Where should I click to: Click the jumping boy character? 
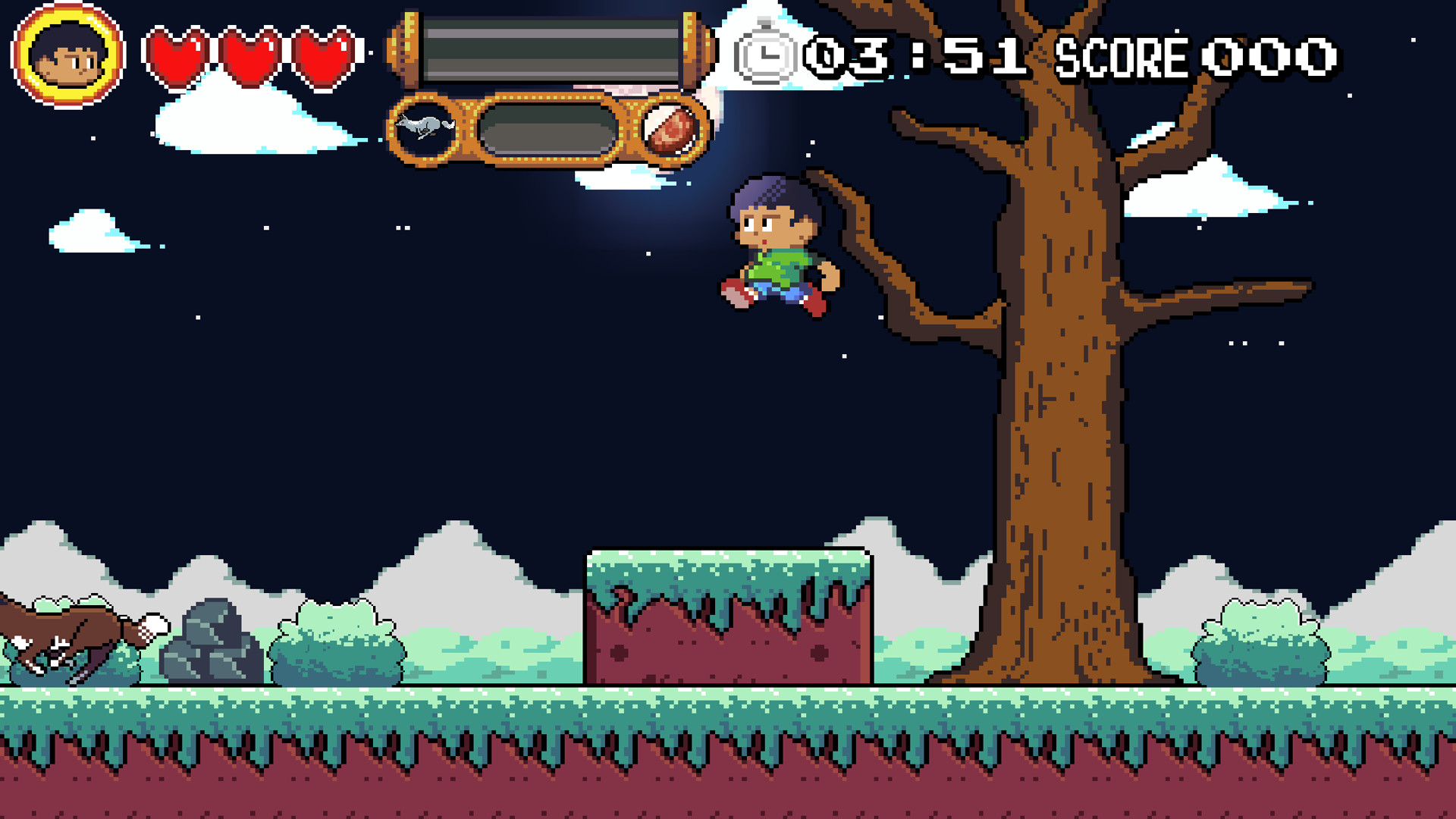(773, 250)
